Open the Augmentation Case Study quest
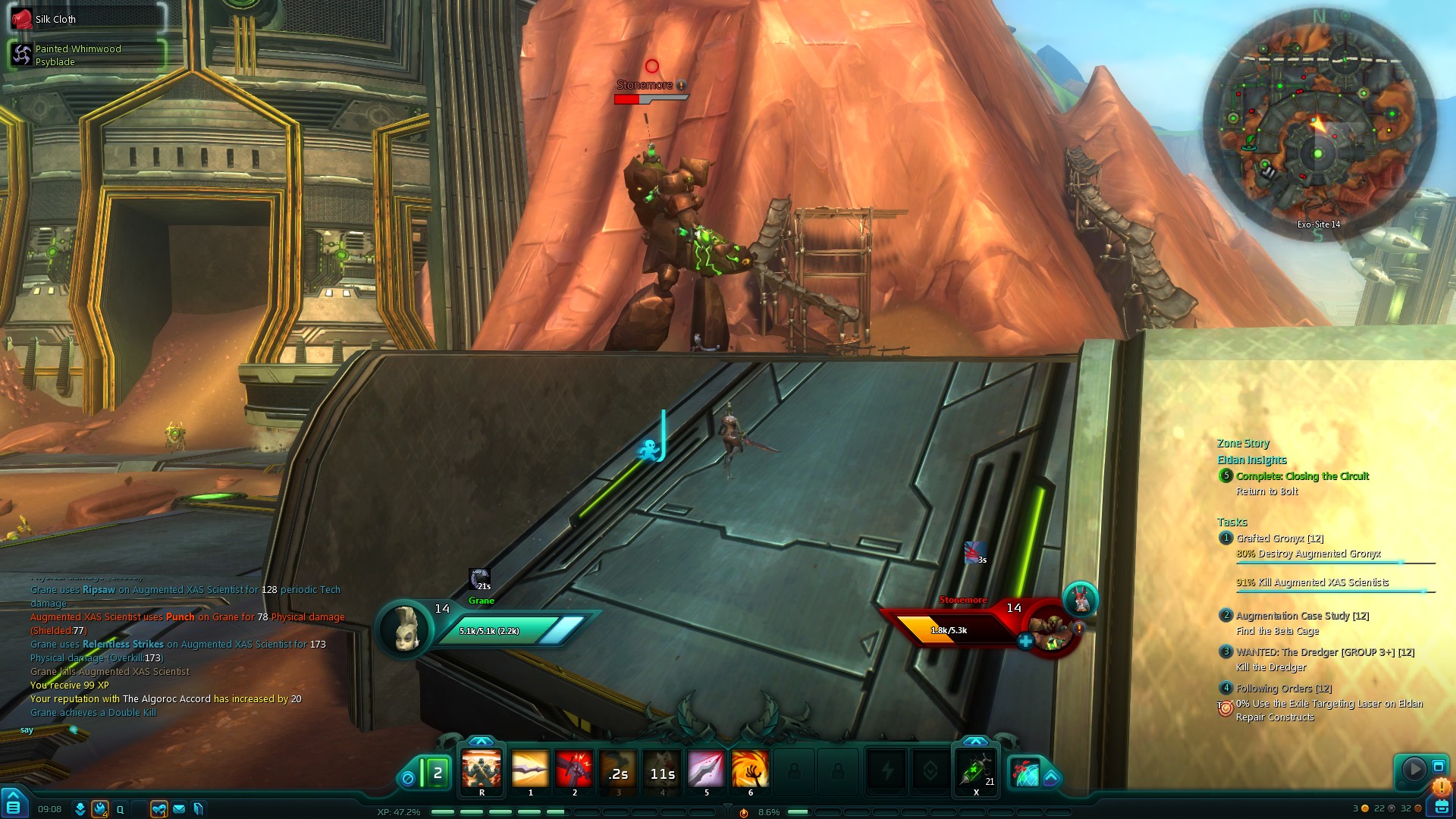 (1301, 616)
